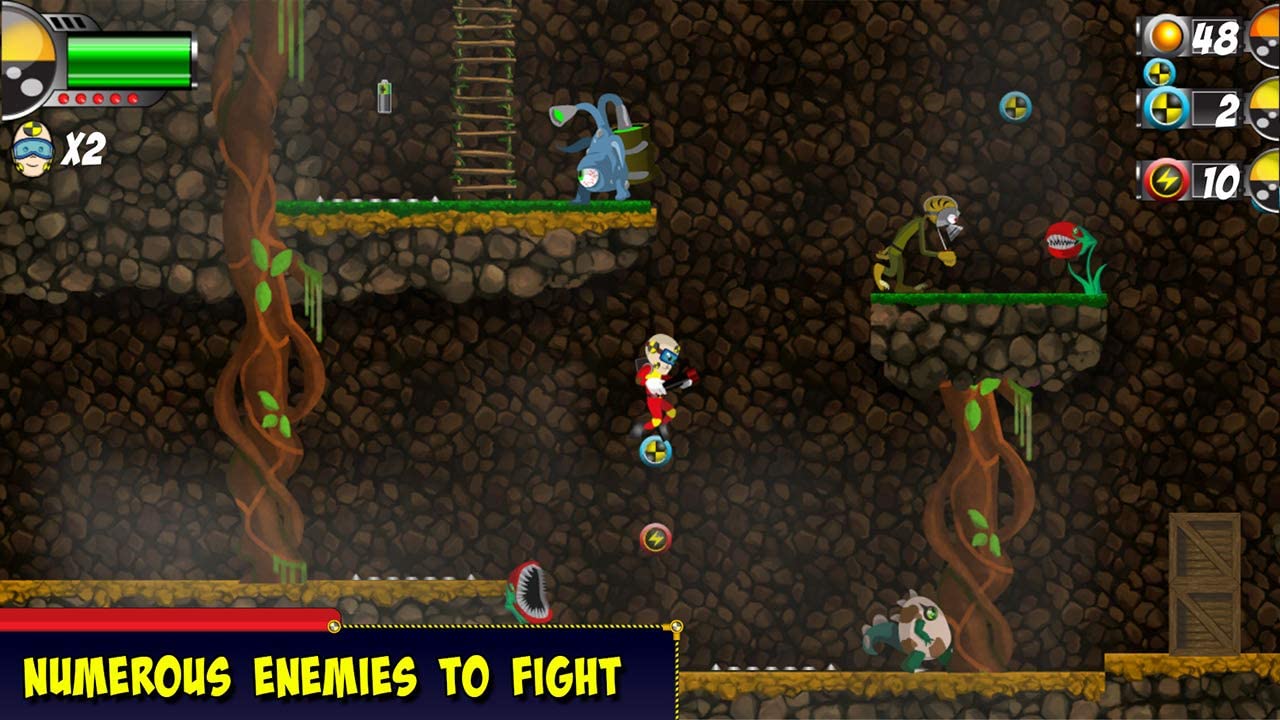Click the topmost circular button on right edge
Image resolution: width=1280 pixels, height=720 pixels.
[x=1264, y=35]
